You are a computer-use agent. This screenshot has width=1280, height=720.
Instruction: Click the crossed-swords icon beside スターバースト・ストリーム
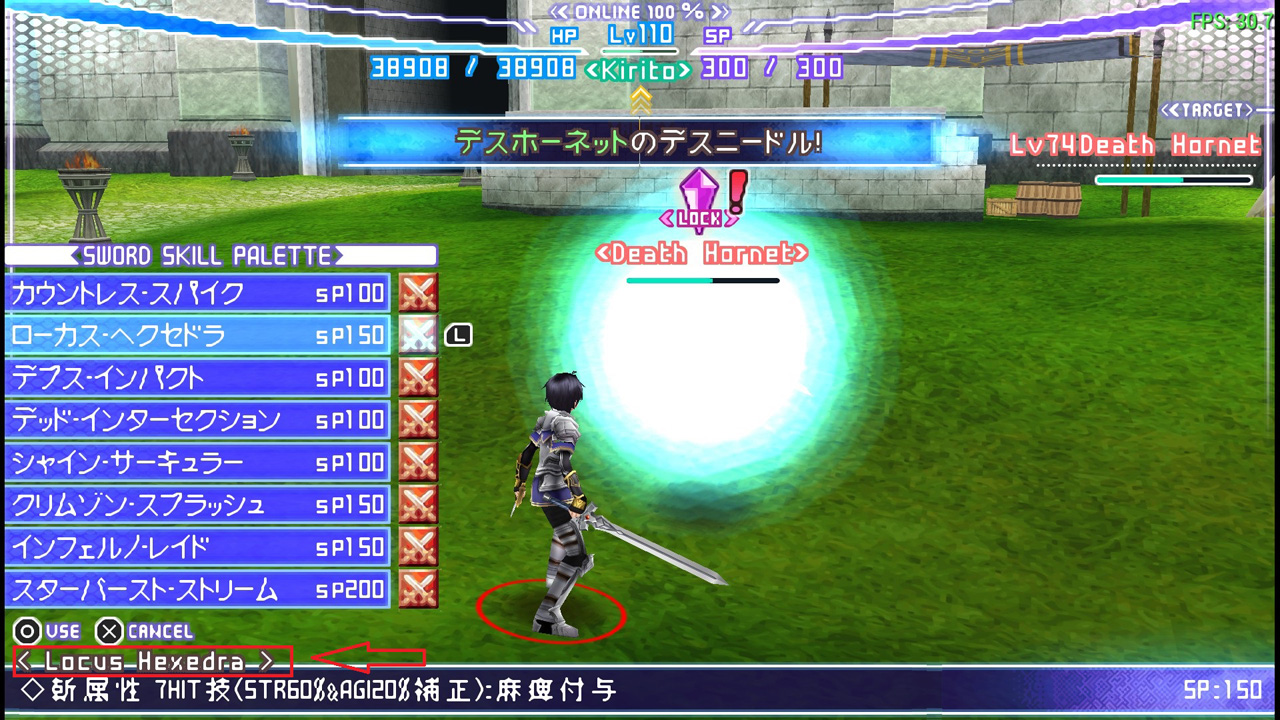(x=418, y=590)
